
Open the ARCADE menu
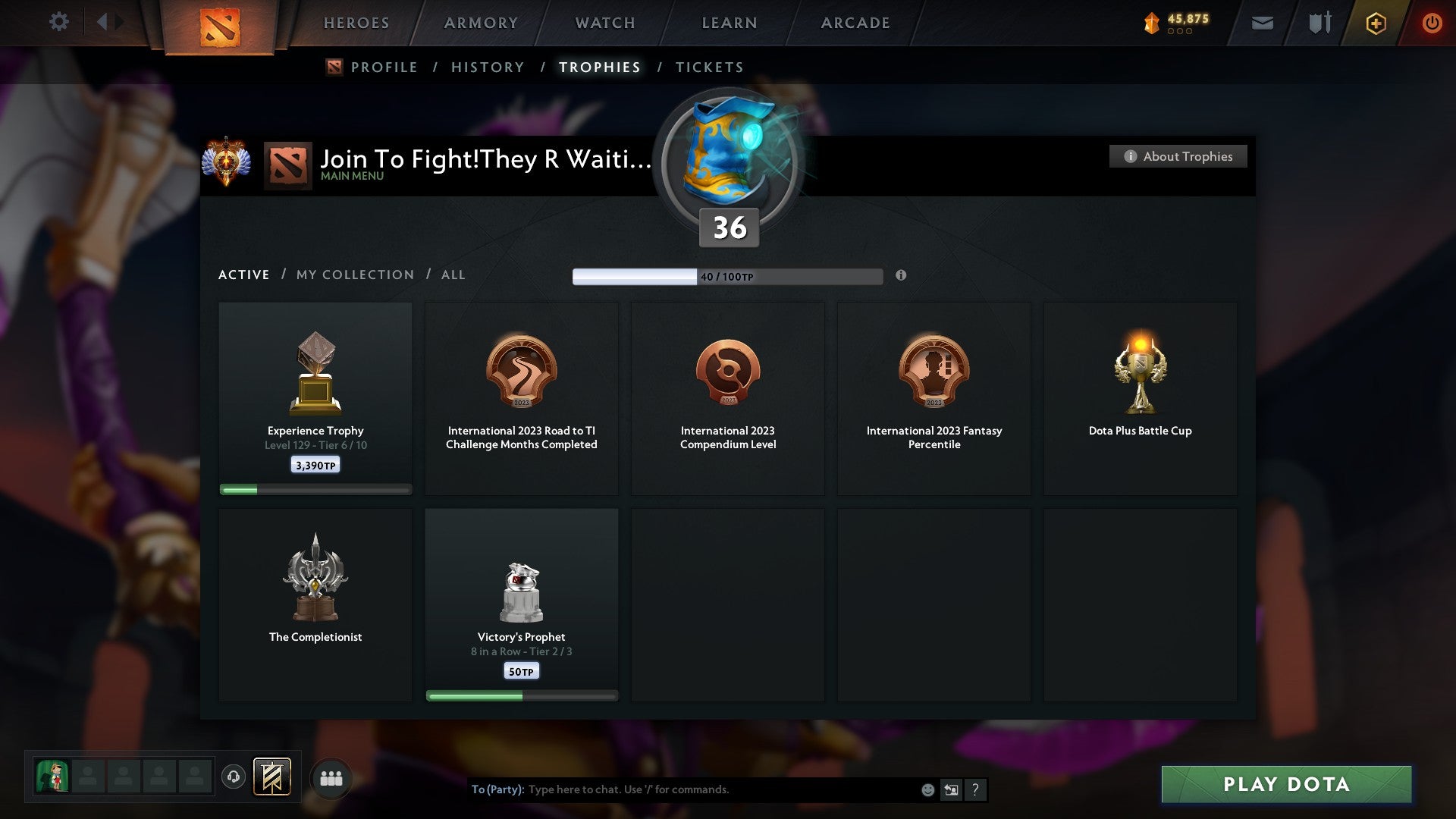tap(855, 23)
